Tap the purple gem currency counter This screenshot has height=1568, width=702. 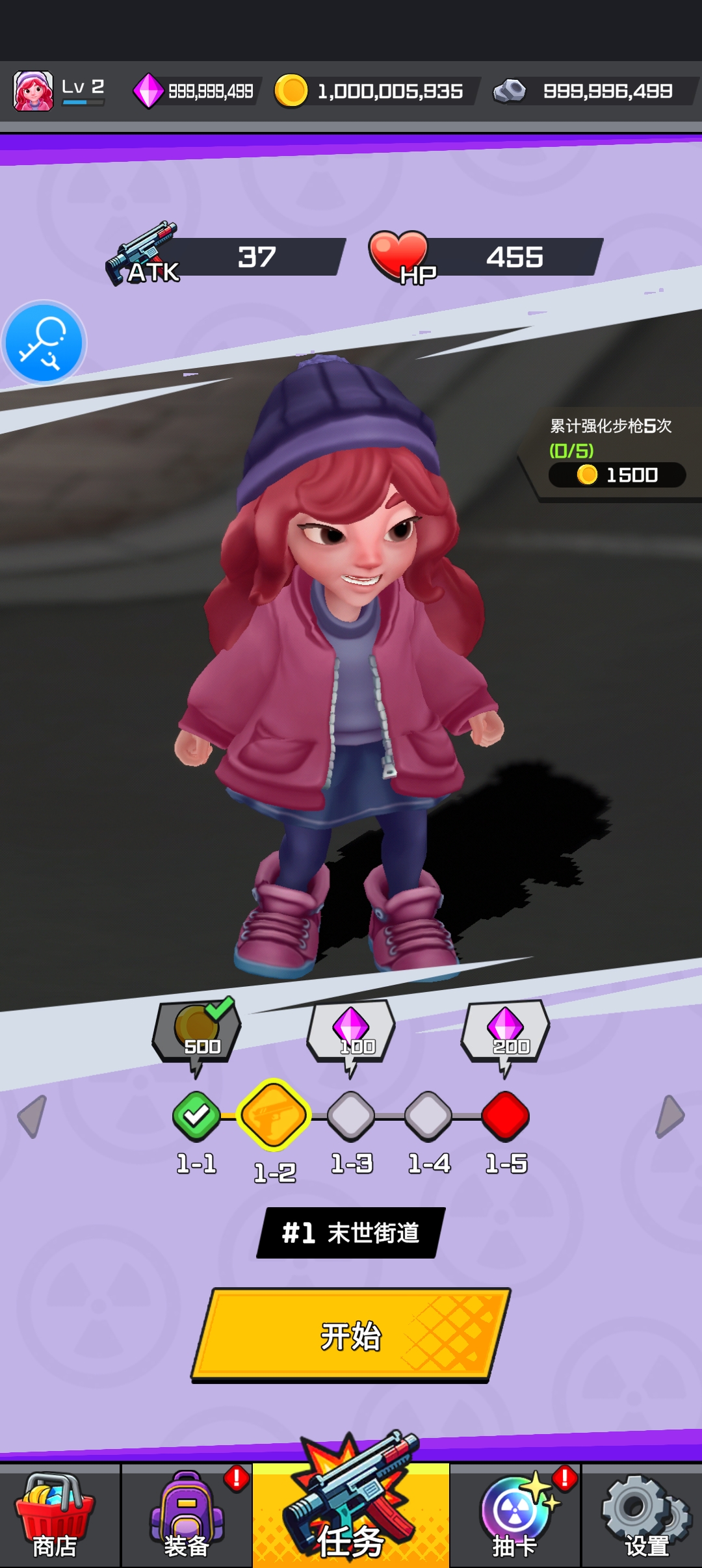pyautogui.click(x=195, y=91)
